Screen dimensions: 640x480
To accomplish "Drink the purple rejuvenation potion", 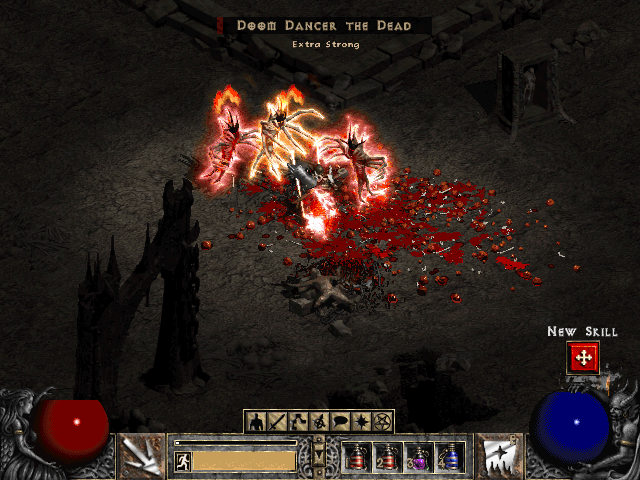I will point(420,457).
